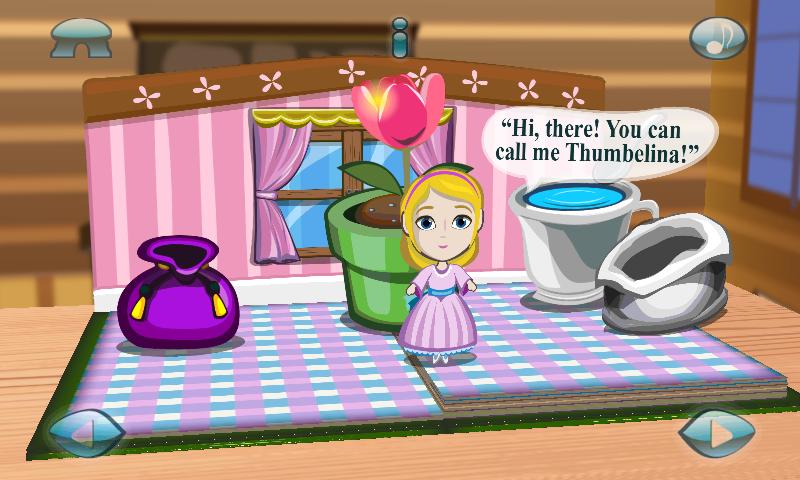Turn to the previous page with left arrow
Screen dimensions: 800x480
pyautogui.click(x=85, y=436)
